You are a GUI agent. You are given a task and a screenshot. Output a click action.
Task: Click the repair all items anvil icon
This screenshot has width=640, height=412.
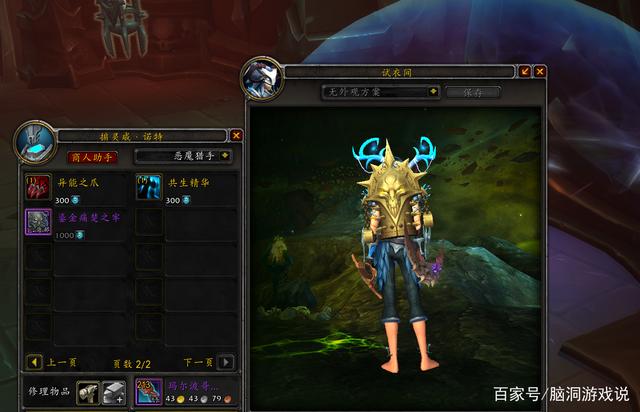point(115,393)
